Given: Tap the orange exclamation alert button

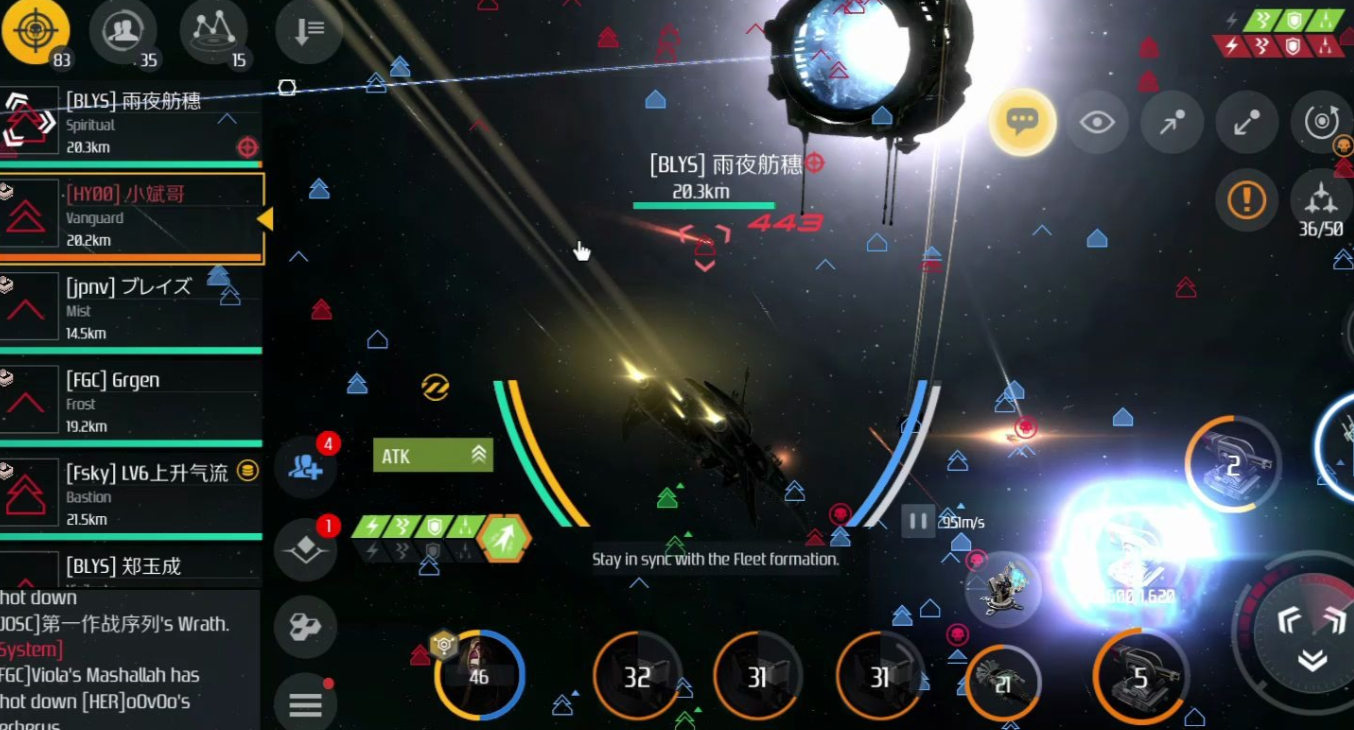Looking at the screenshot, I should tap(1246, 200).
